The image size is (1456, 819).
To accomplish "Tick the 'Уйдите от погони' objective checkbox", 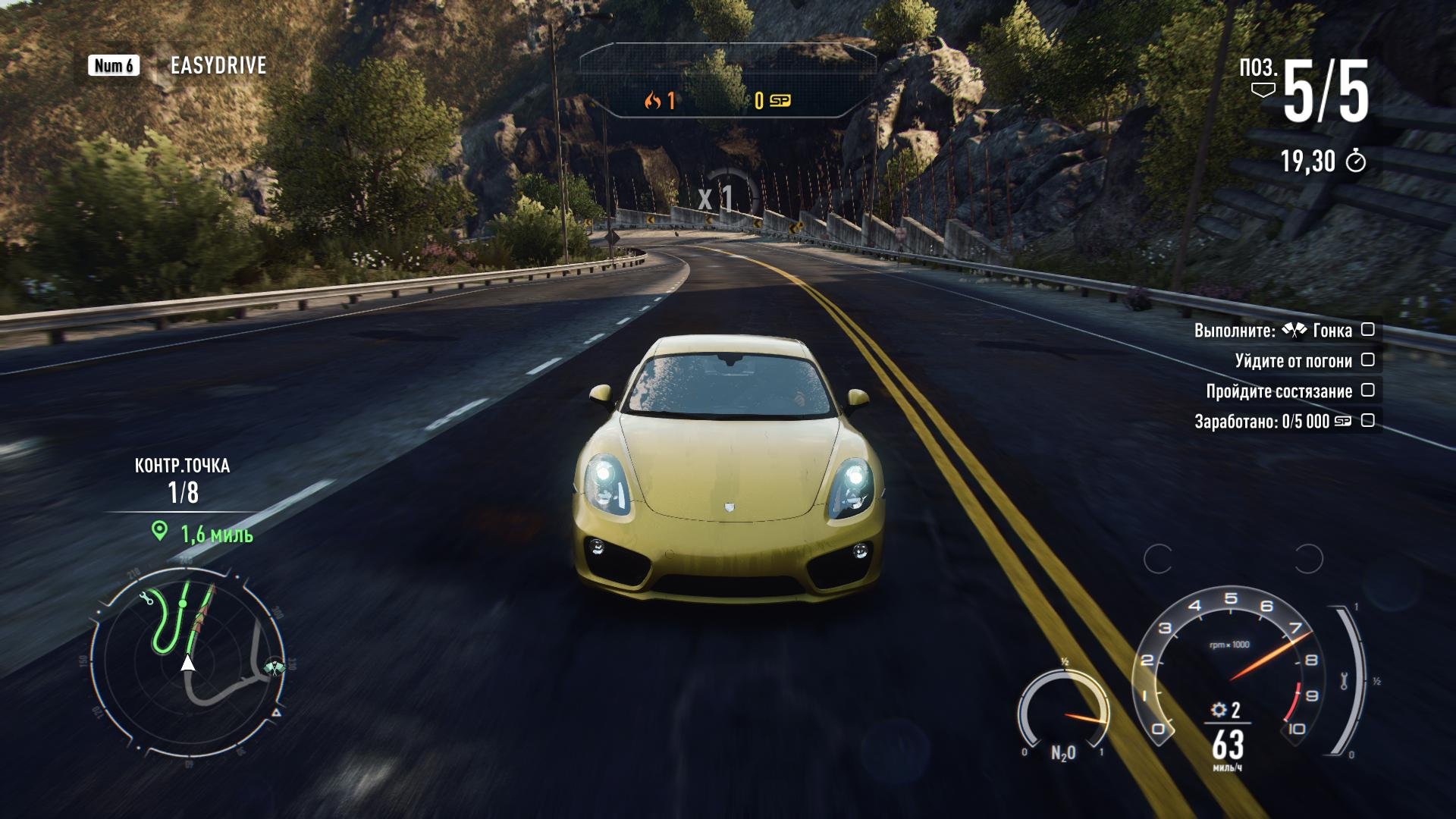I will [1367, 360].
